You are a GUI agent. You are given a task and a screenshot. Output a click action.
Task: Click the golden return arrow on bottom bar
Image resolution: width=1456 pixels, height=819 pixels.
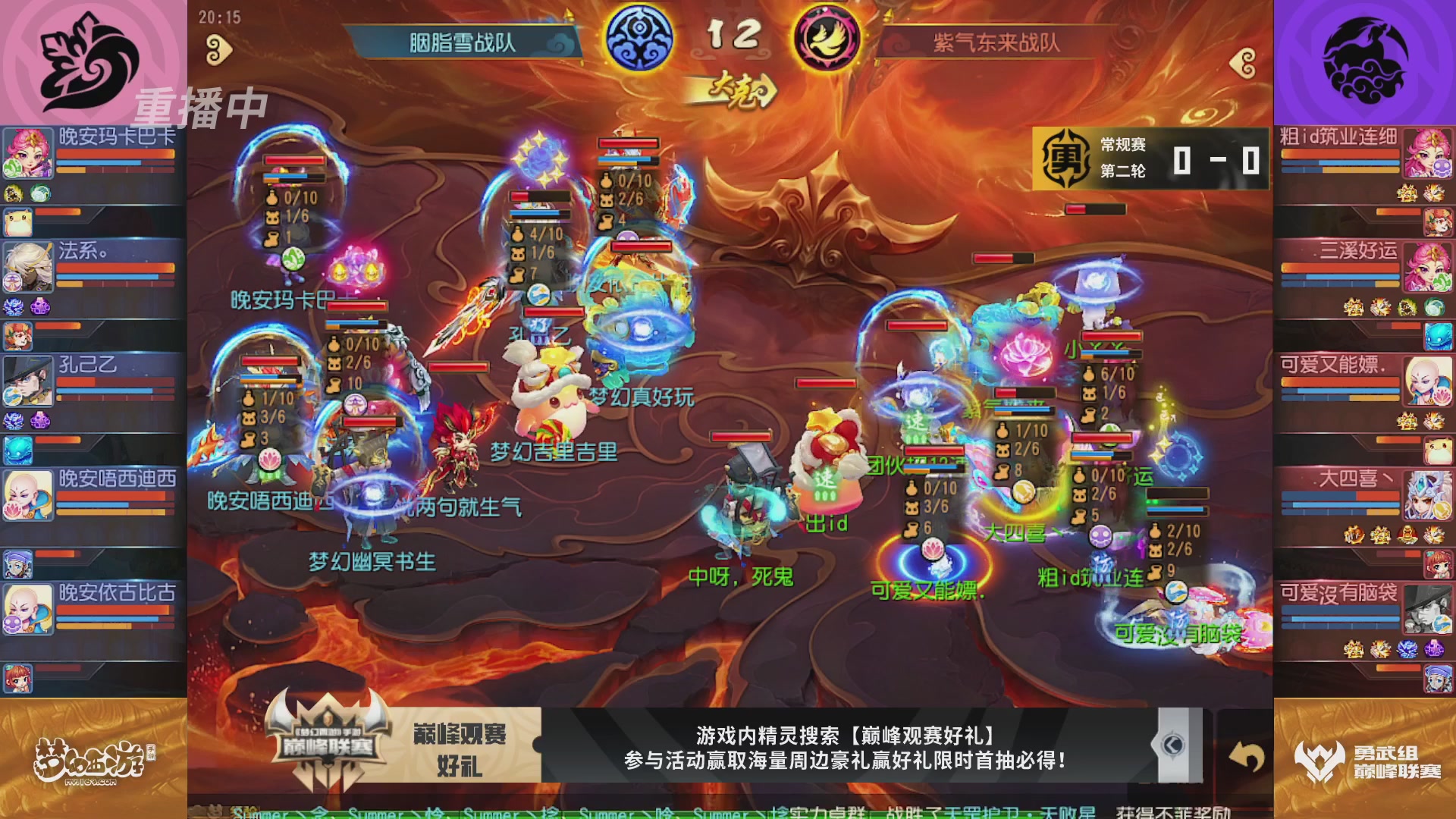(1249, 756)
